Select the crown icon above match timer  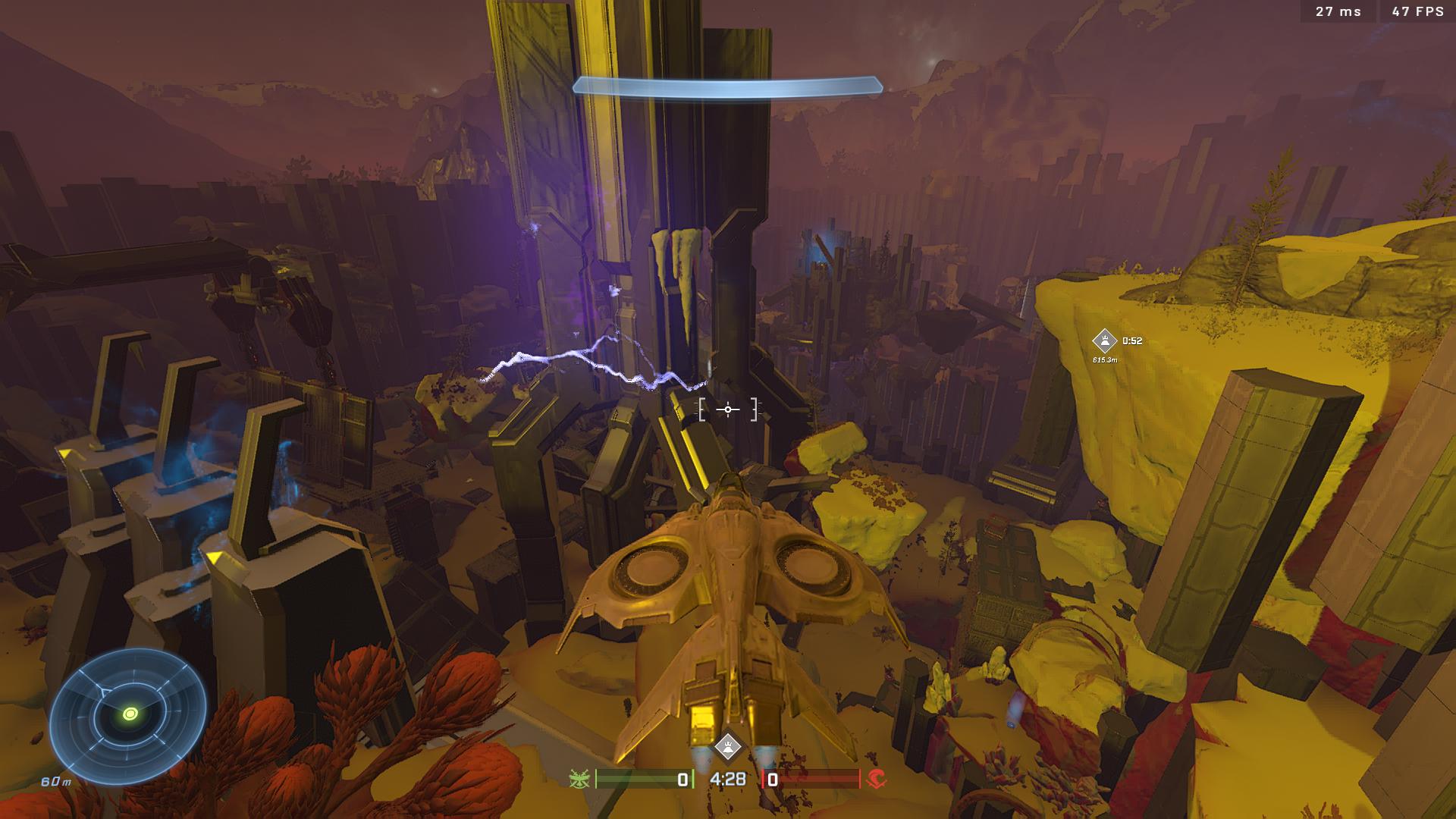(x=728, y=746)
